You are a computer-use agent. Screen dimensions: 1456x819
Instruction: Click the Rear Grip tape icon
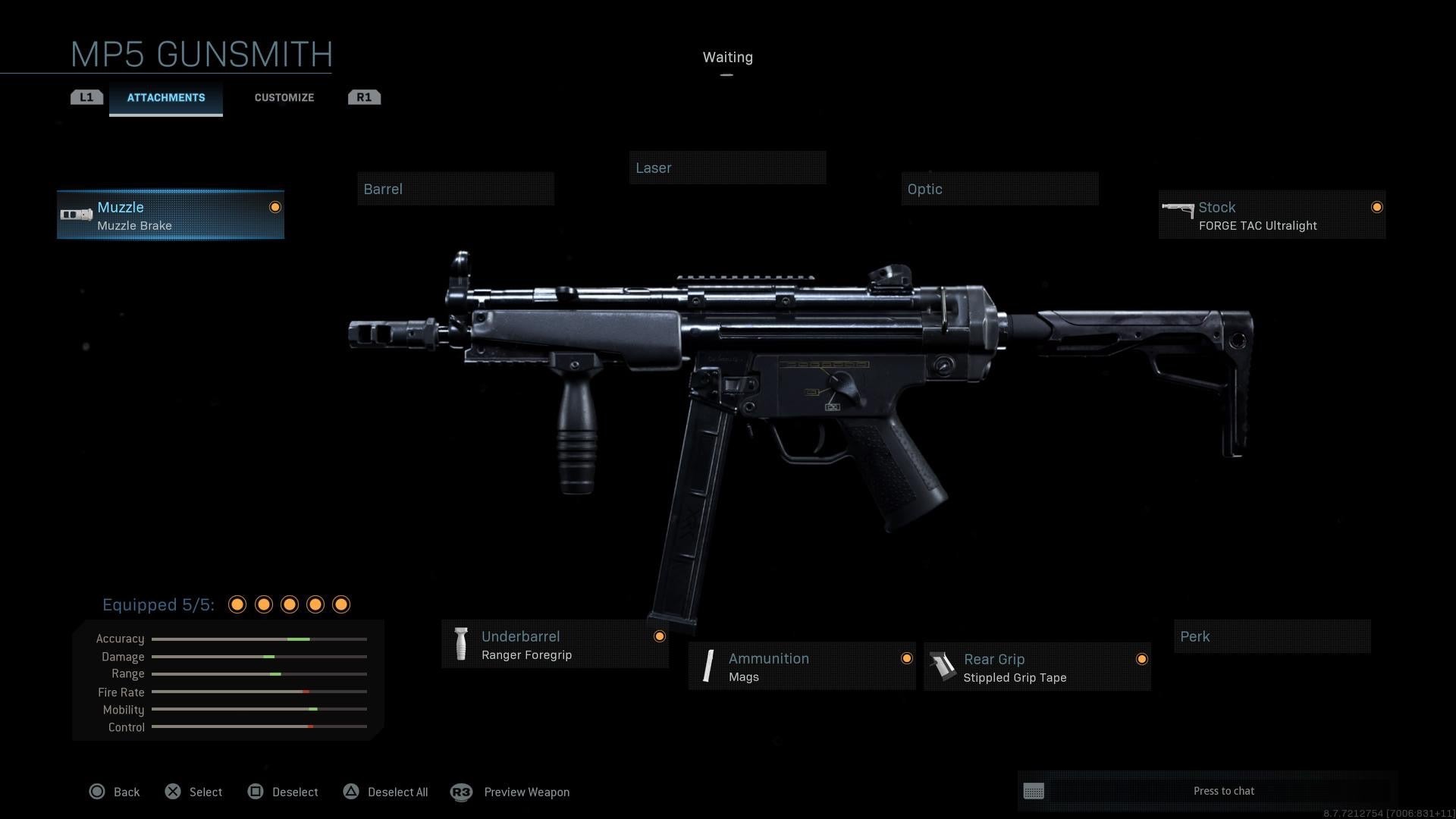coord(943,667)
